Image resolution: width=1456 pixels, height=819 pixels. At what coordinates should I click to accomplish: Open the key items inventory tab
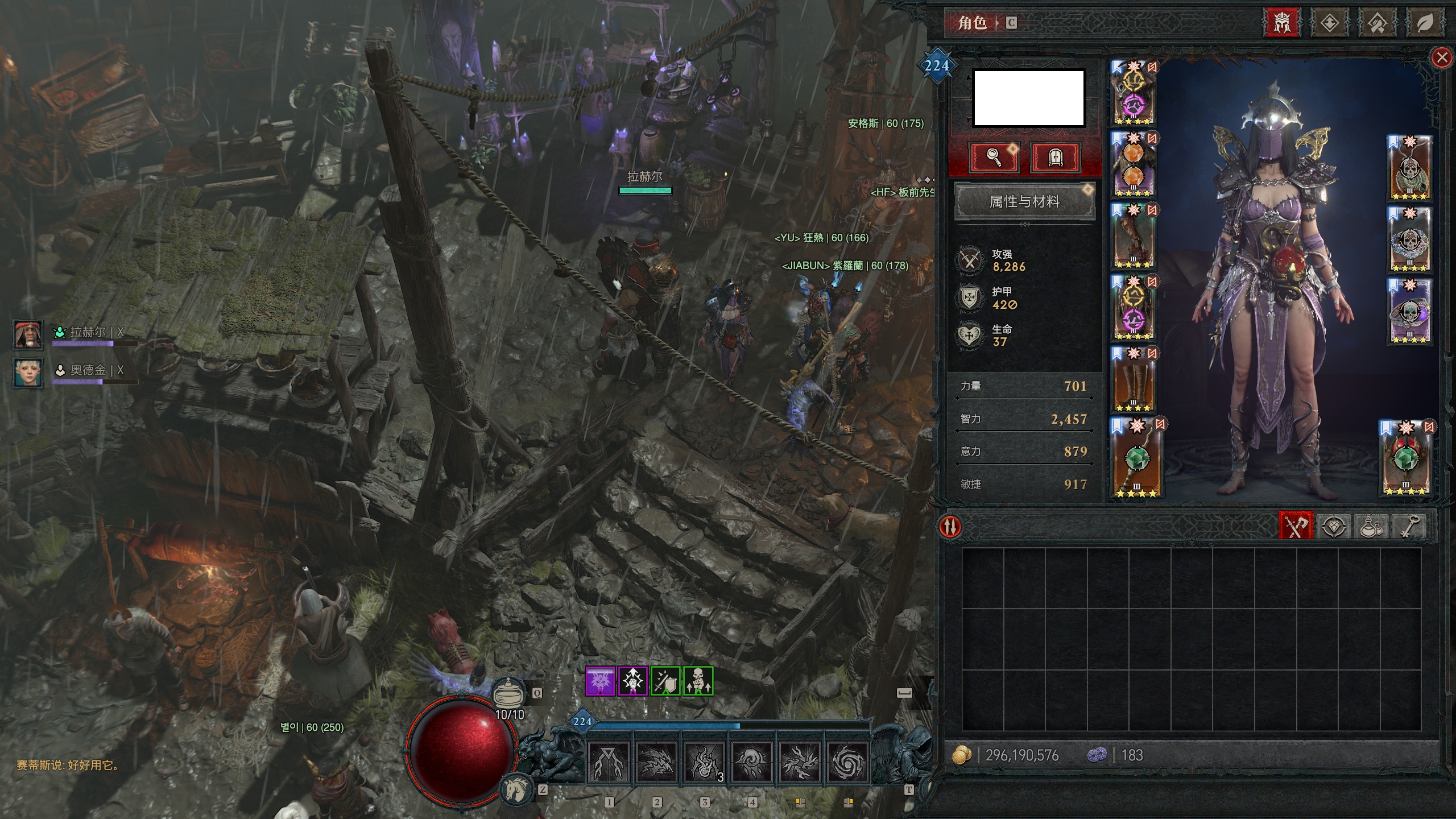(1410, 526)
